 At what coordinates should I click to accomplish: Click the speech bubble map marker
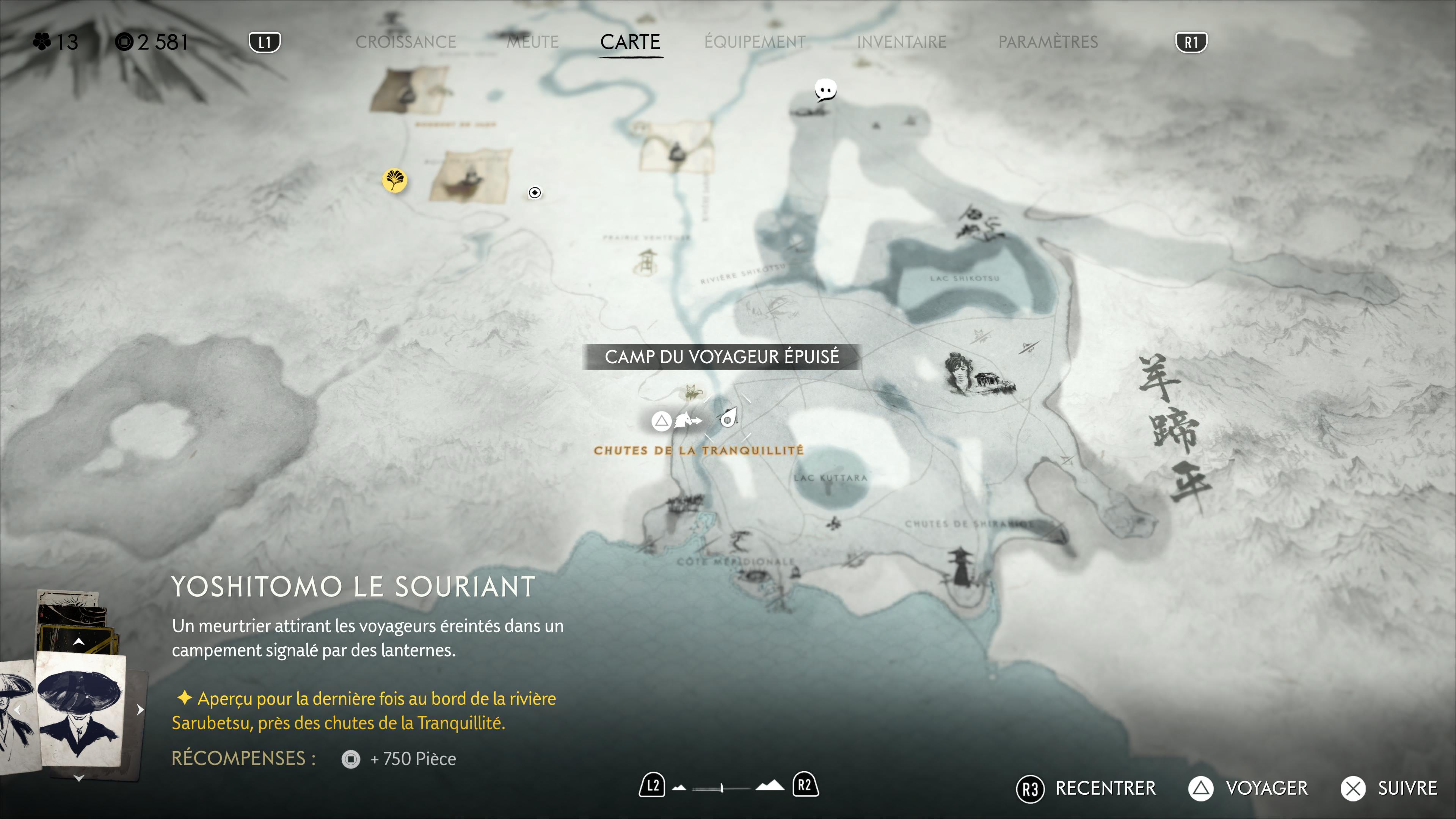tap(825, 90)
